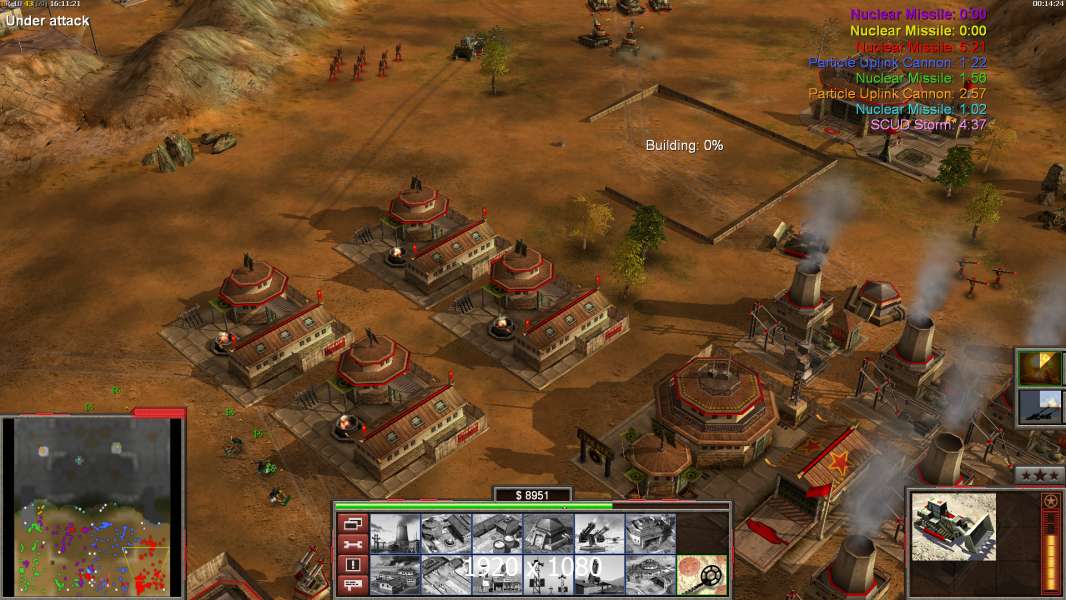This screenshot has width=1066, height=600.
Task: Open the three-star General's promotions button
Action: pos(1039,475)
